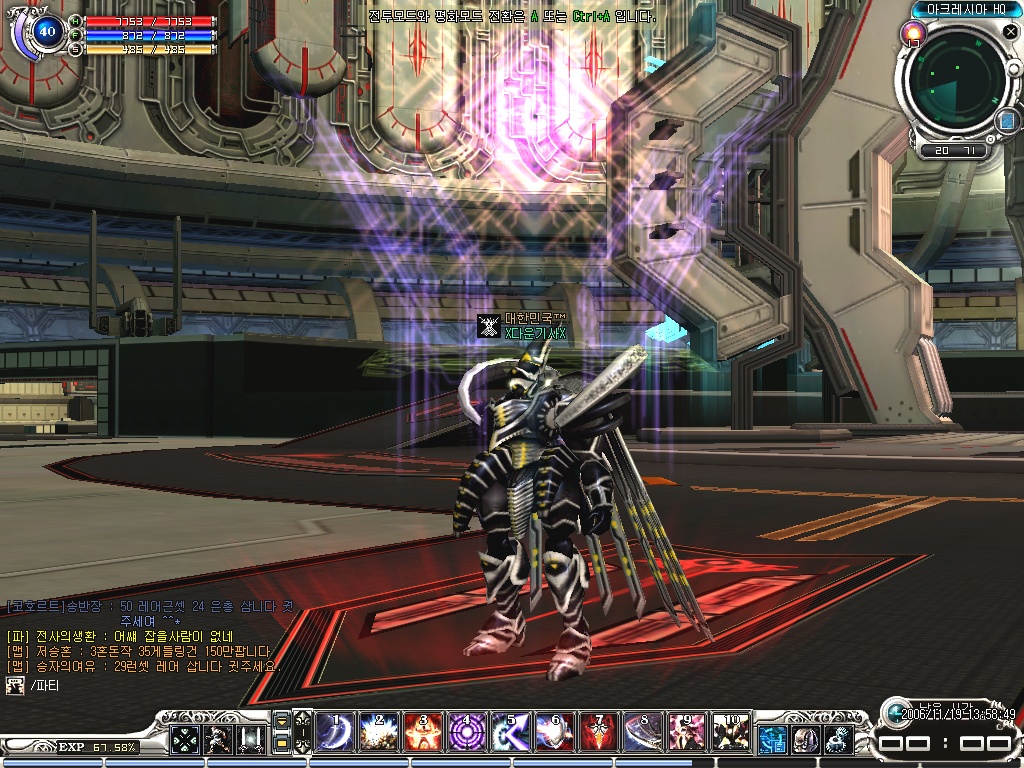Open the blue circuit-pattern menu icon
The image size is (1024, 768).
(772, 739)
